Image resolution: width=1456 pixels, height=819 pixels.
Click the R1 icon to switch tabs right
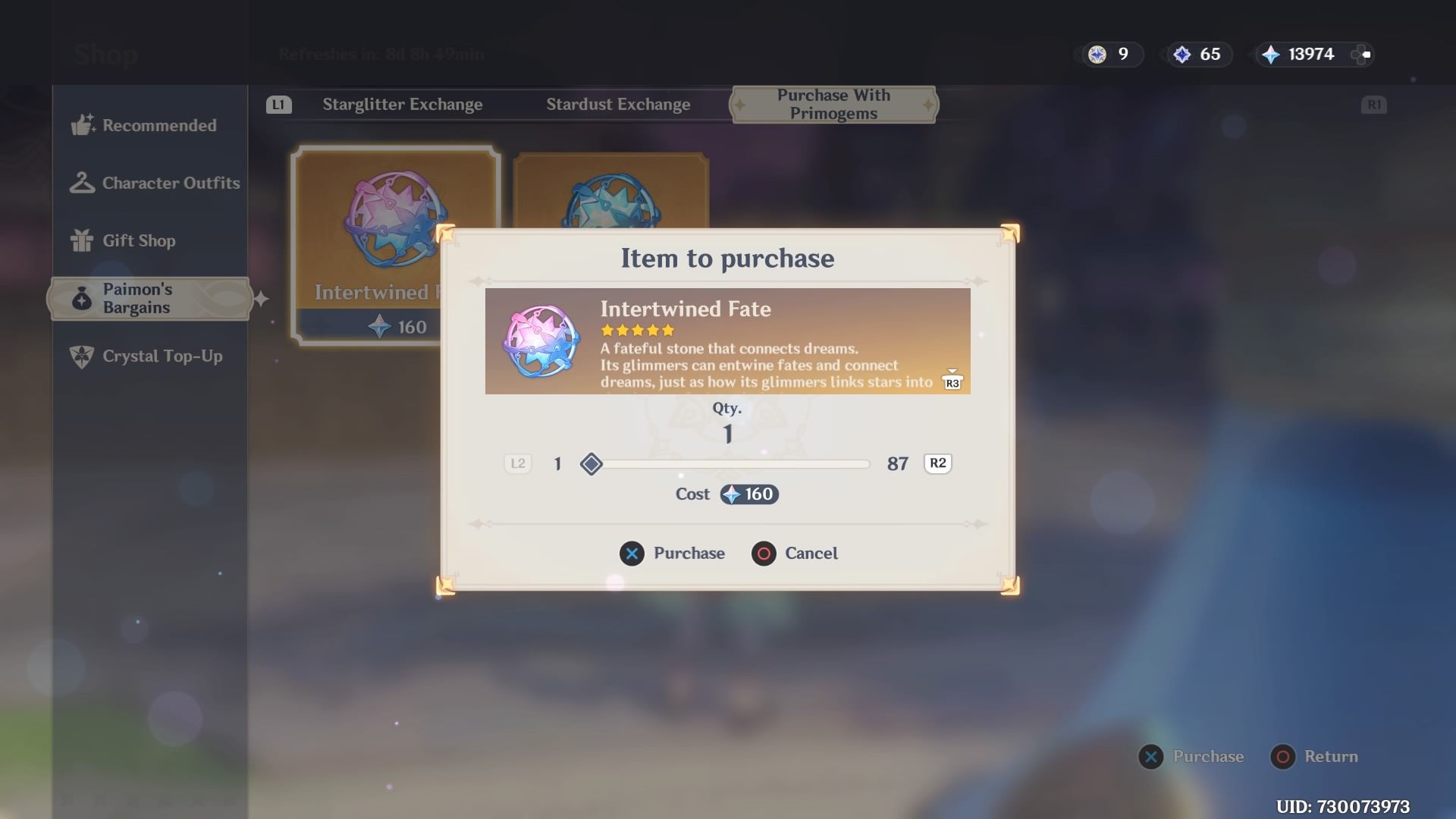click(x=1373, y=105)
